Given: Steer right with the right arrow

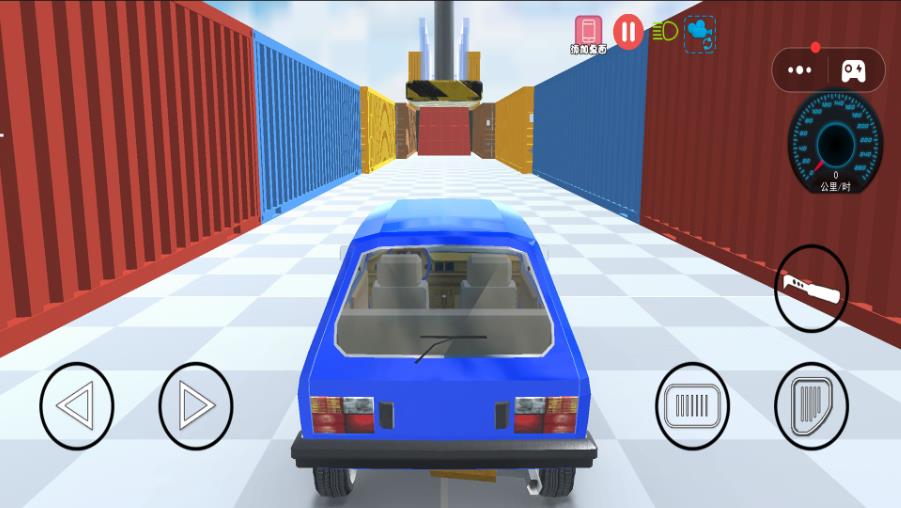Looking at the screenshot, I should click(196, 406).
